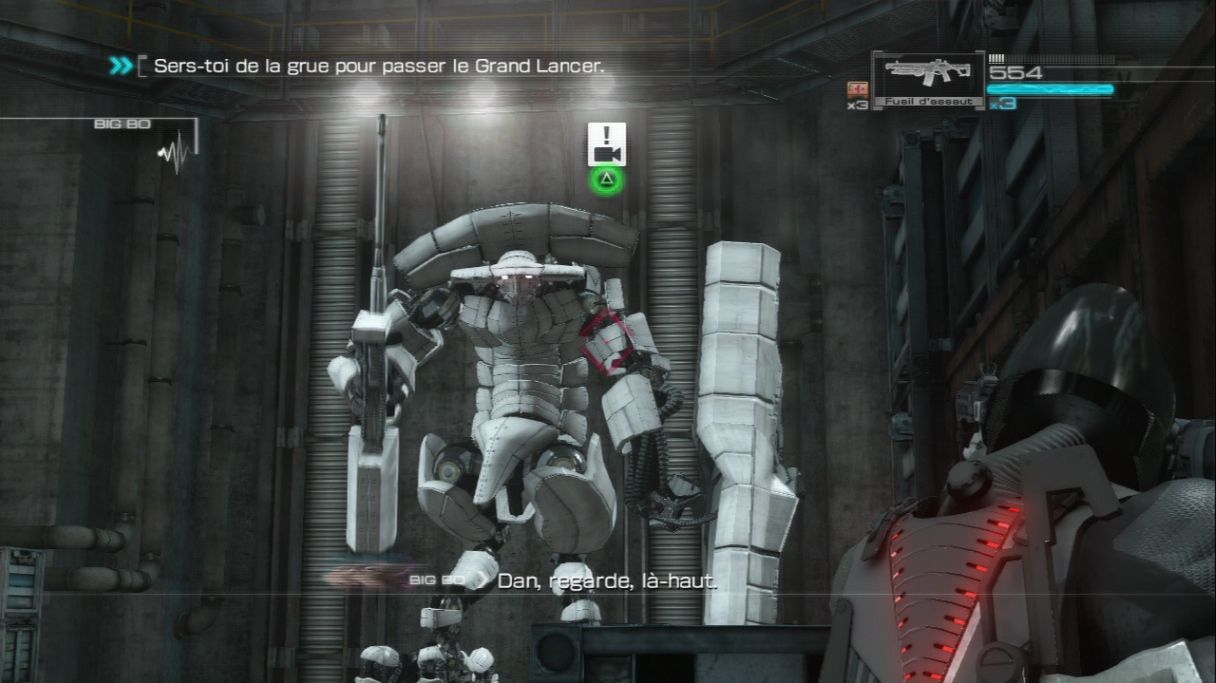
Task: Select the Fusil d'assaut weapon icon
Action: pyautogui.click(x=926, y=76)
